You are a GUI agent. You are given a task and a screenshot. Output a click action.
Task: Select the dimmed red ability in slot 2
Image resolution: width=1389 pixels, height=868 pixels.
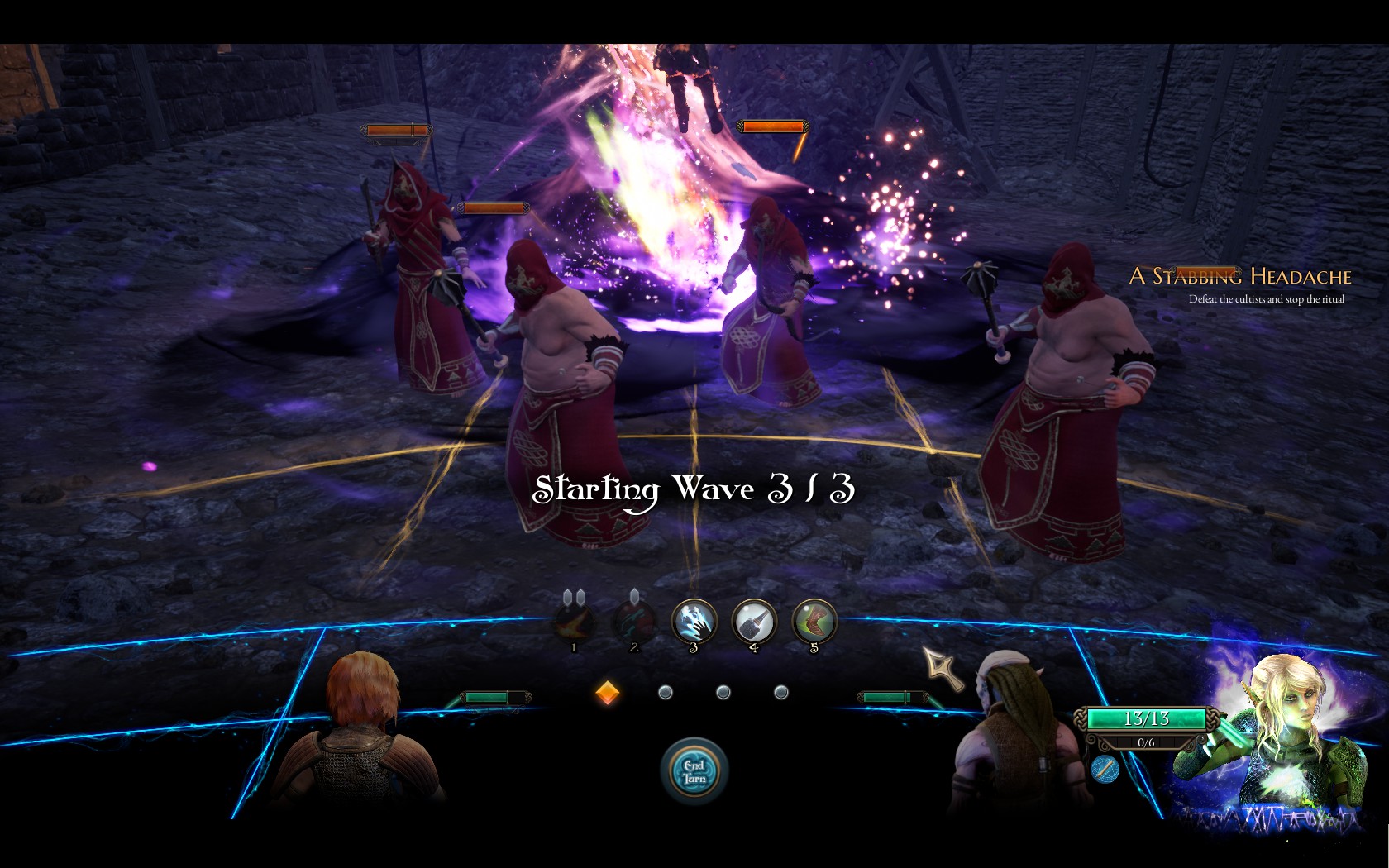633,622
